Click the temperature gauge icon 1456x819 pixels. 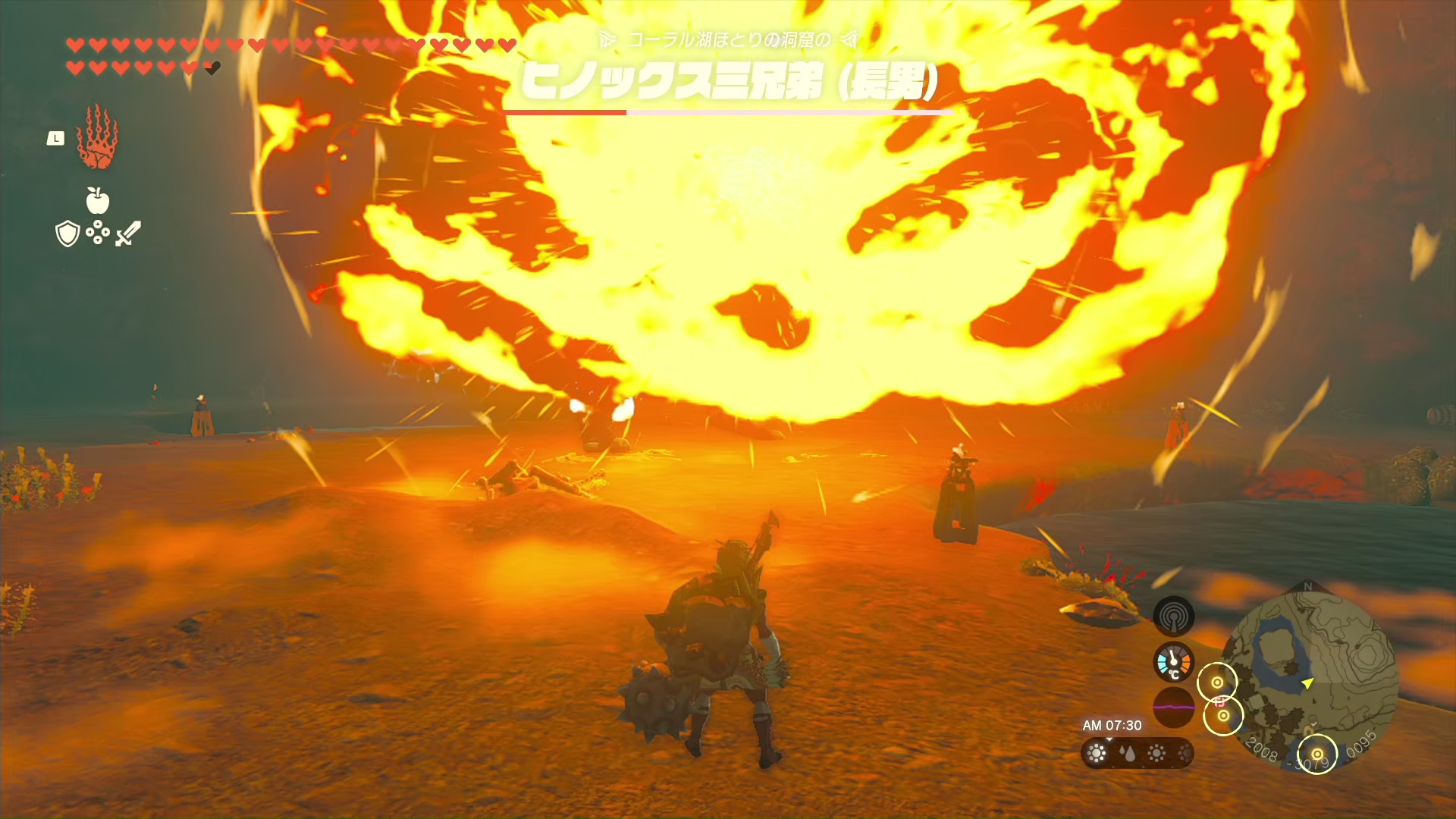pyautogui.click(x=1173, y=662)
